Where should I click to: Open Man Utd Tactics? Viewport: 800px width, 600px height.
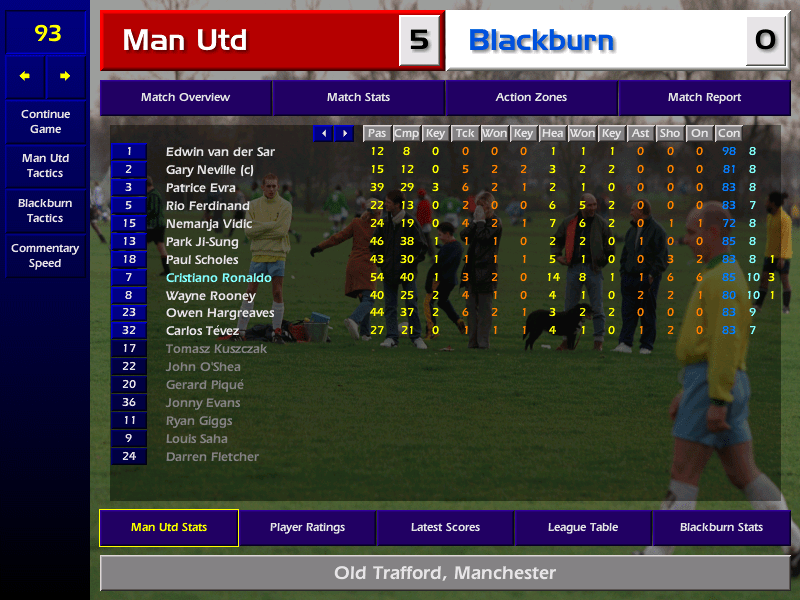45,165
